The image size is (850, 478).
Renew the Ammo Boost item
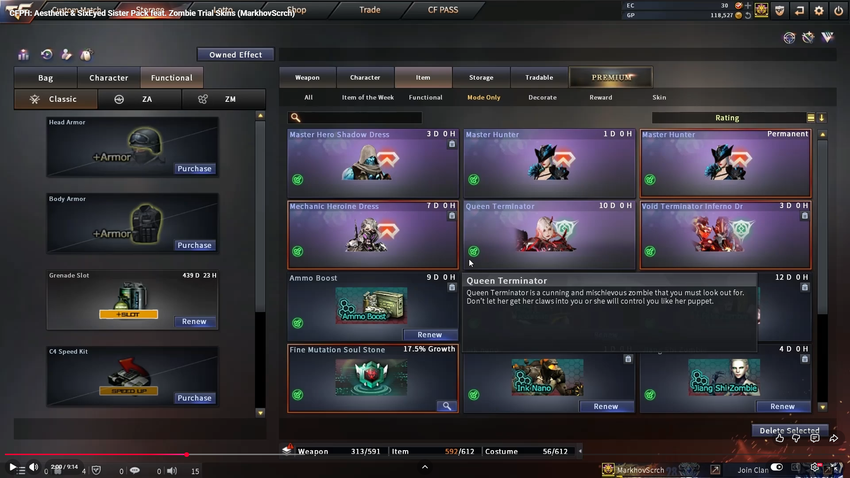point(429,335)
